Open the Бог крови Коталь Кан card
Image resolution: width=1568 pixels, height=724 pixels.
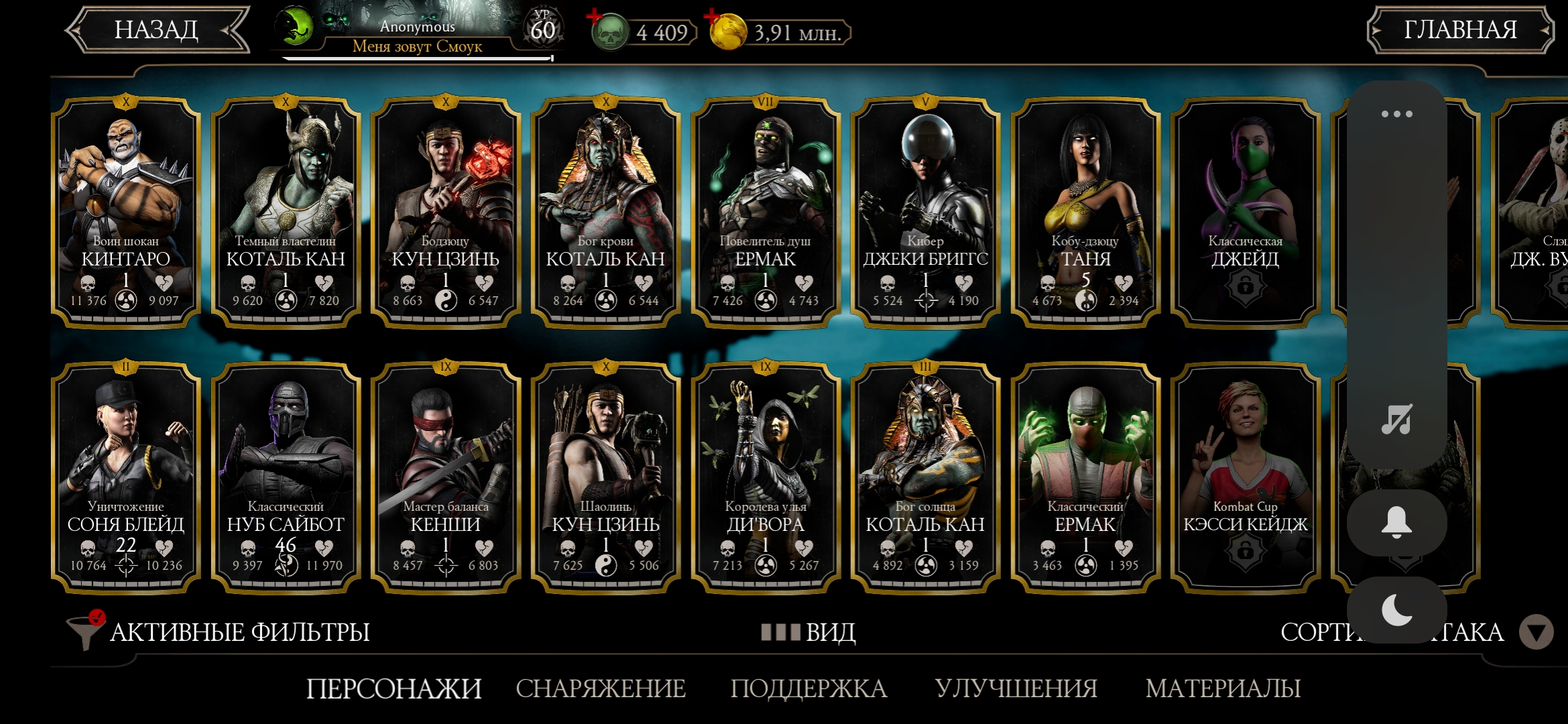point(606,211)
